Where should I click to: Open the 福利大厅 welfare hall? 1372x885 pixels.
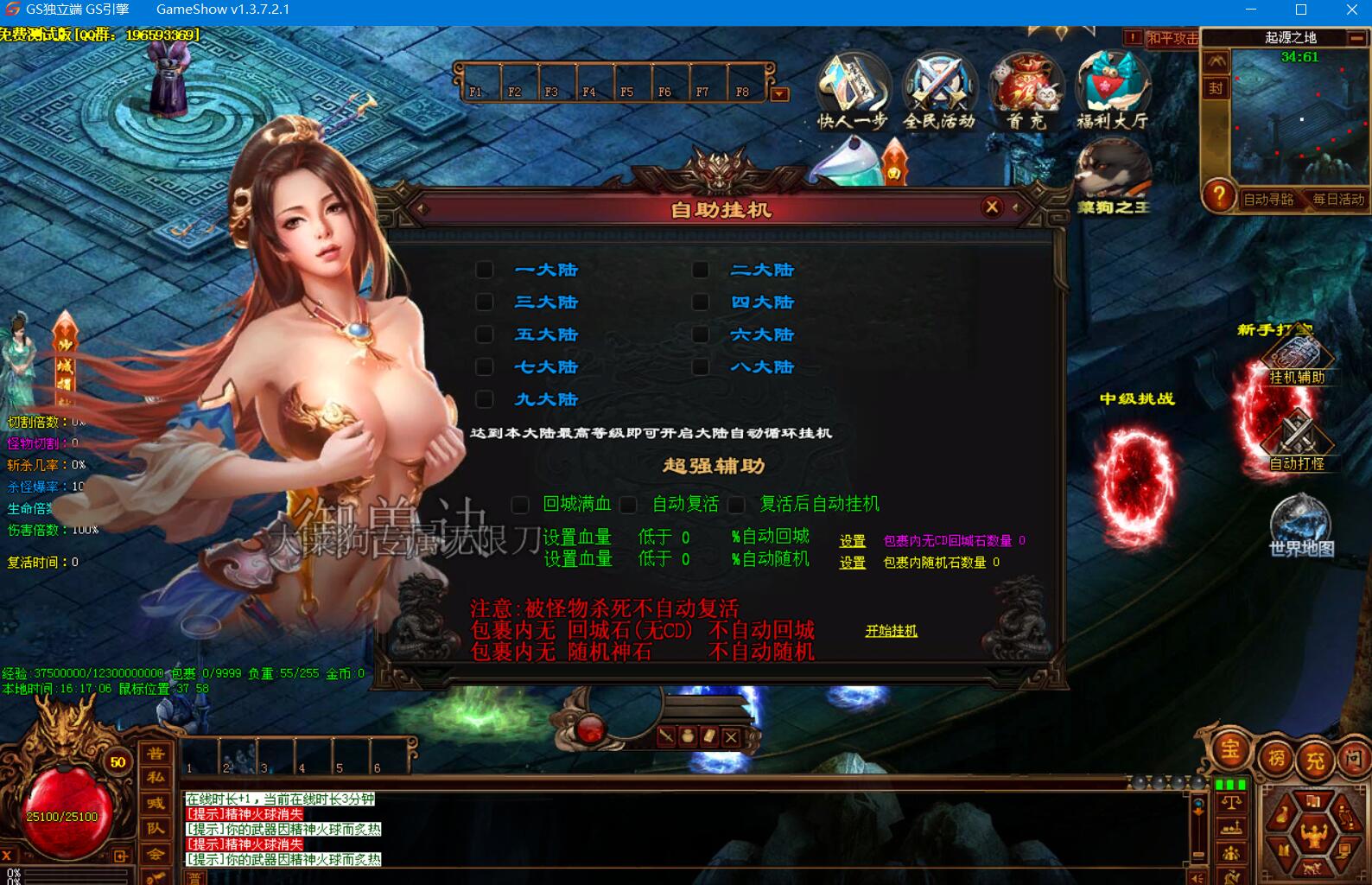pyautogui.click(x=1113, y=91)
